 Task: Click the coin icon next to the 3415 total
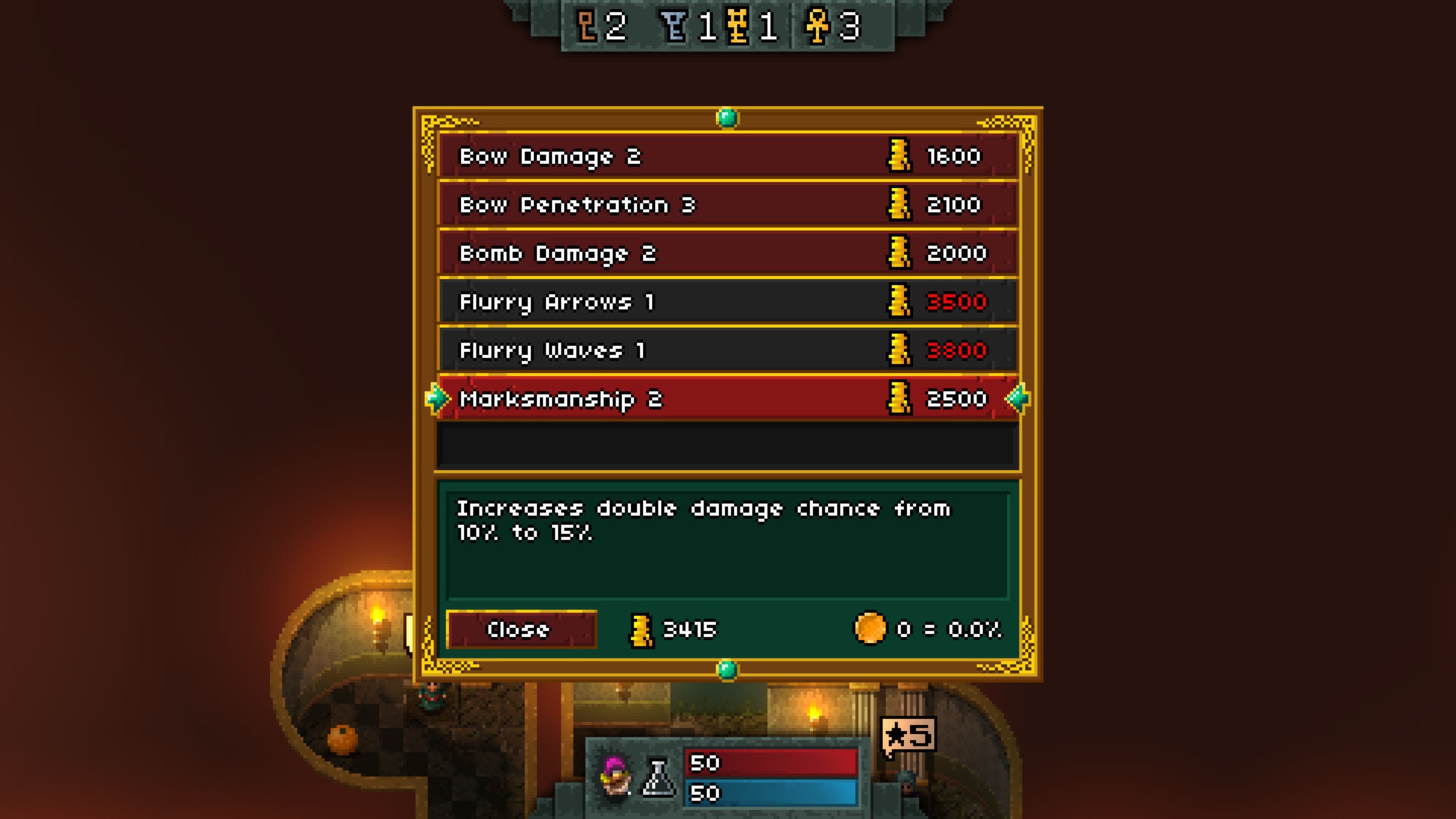[641, 629]
